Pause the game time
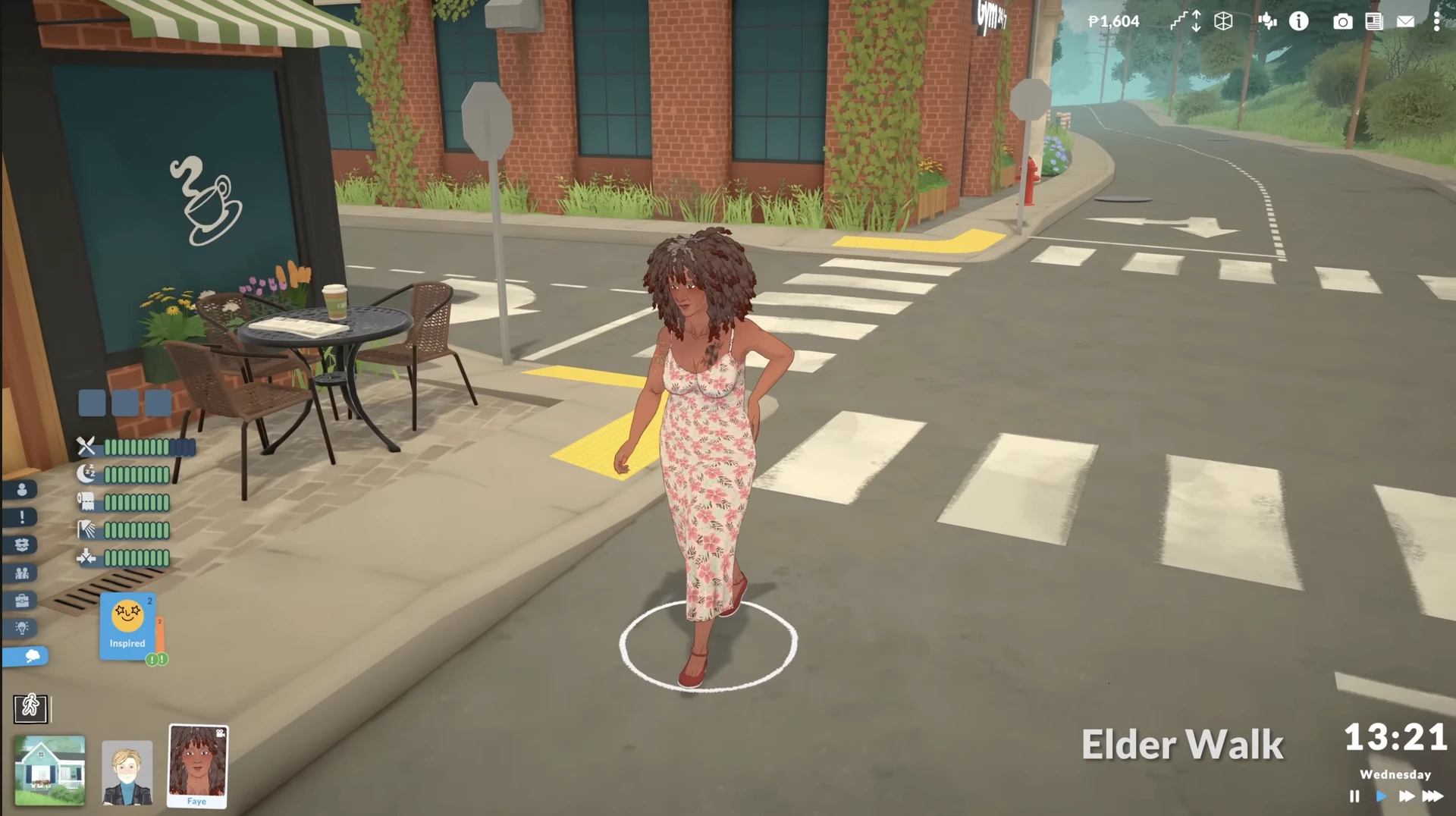 pos(1354,796)
